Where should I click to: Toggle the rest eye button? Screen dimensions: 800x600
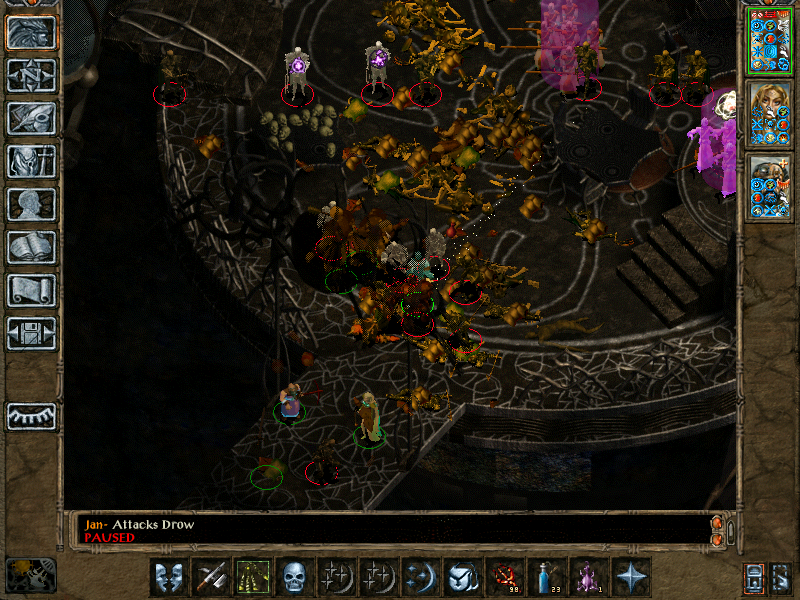pos(31,416)
